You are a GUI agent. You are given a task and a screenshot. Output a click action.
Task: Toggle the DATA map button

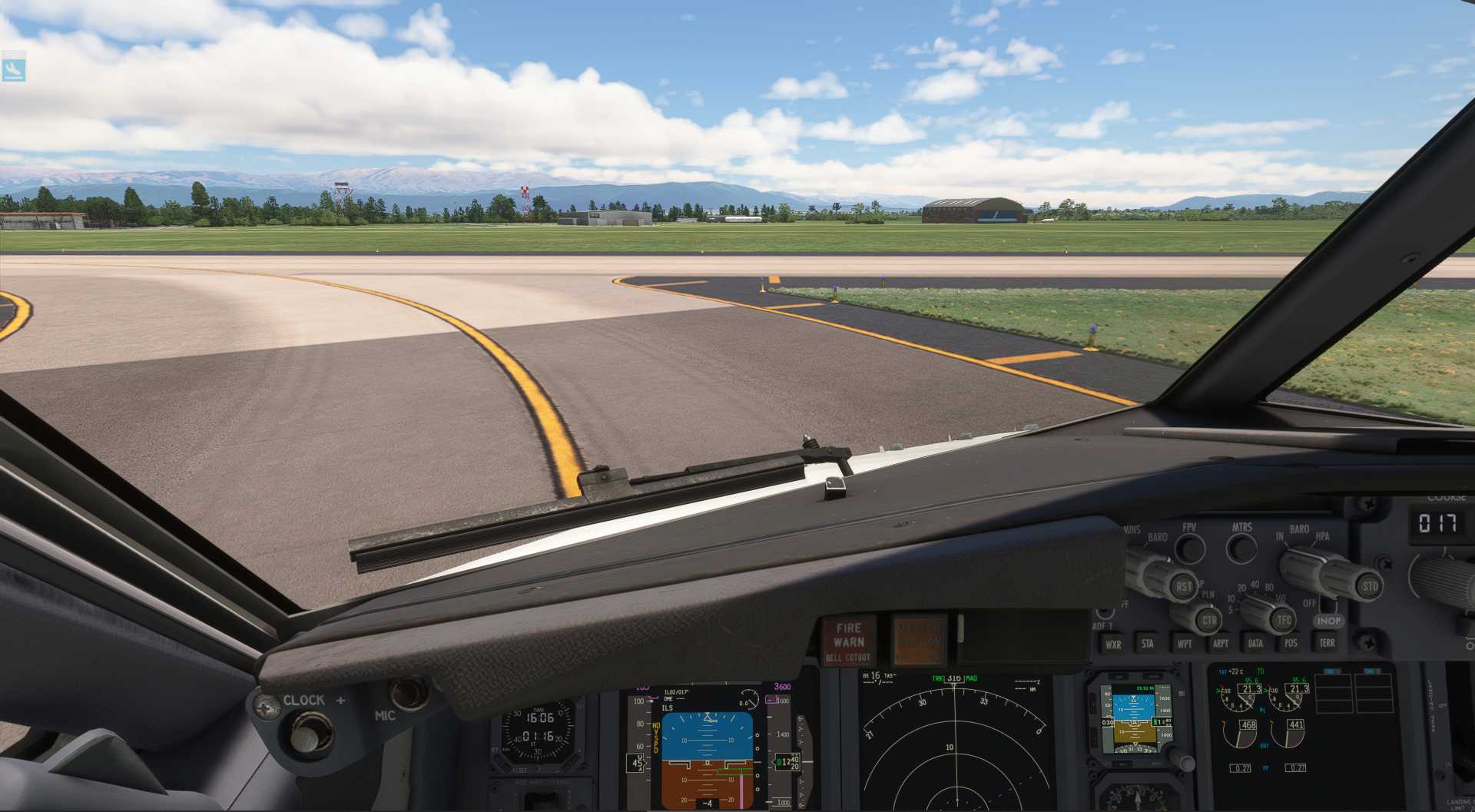click(x=1255, y=644)
